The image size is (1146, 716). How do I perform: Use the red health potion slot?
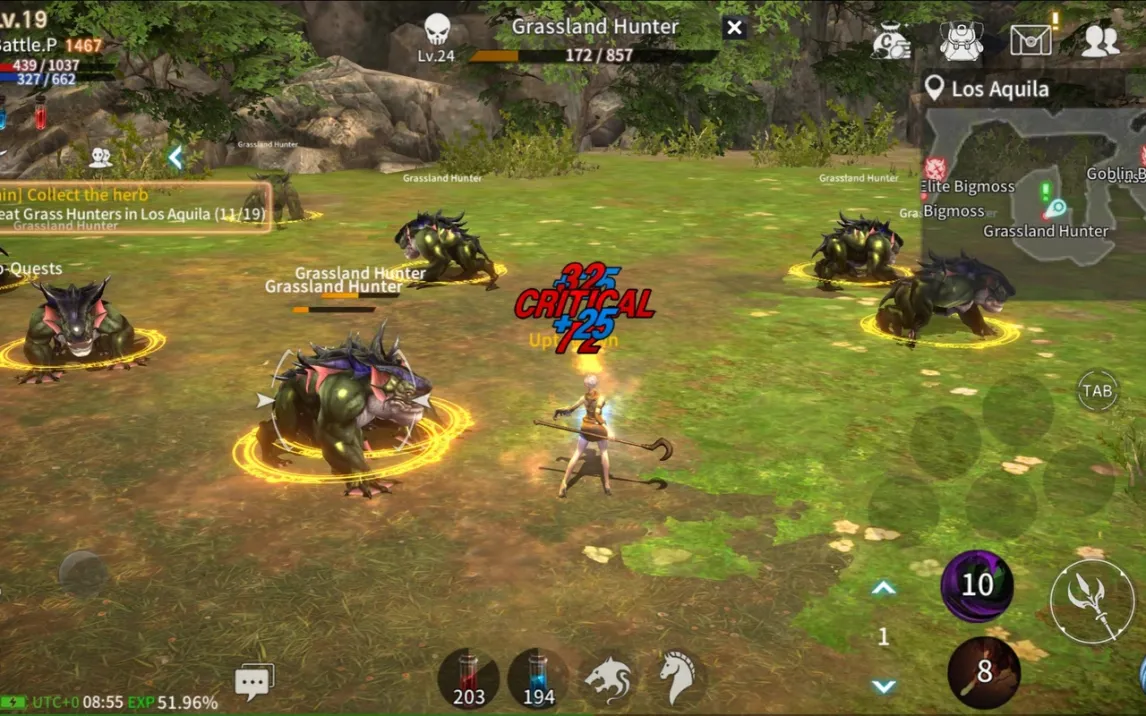click(x=468, y=679)
